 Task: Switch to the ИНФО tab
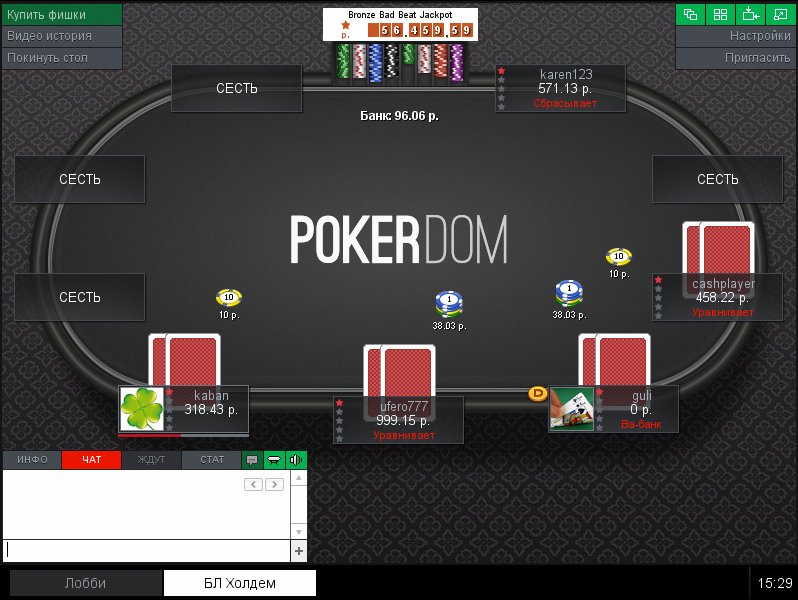(32, 460)
